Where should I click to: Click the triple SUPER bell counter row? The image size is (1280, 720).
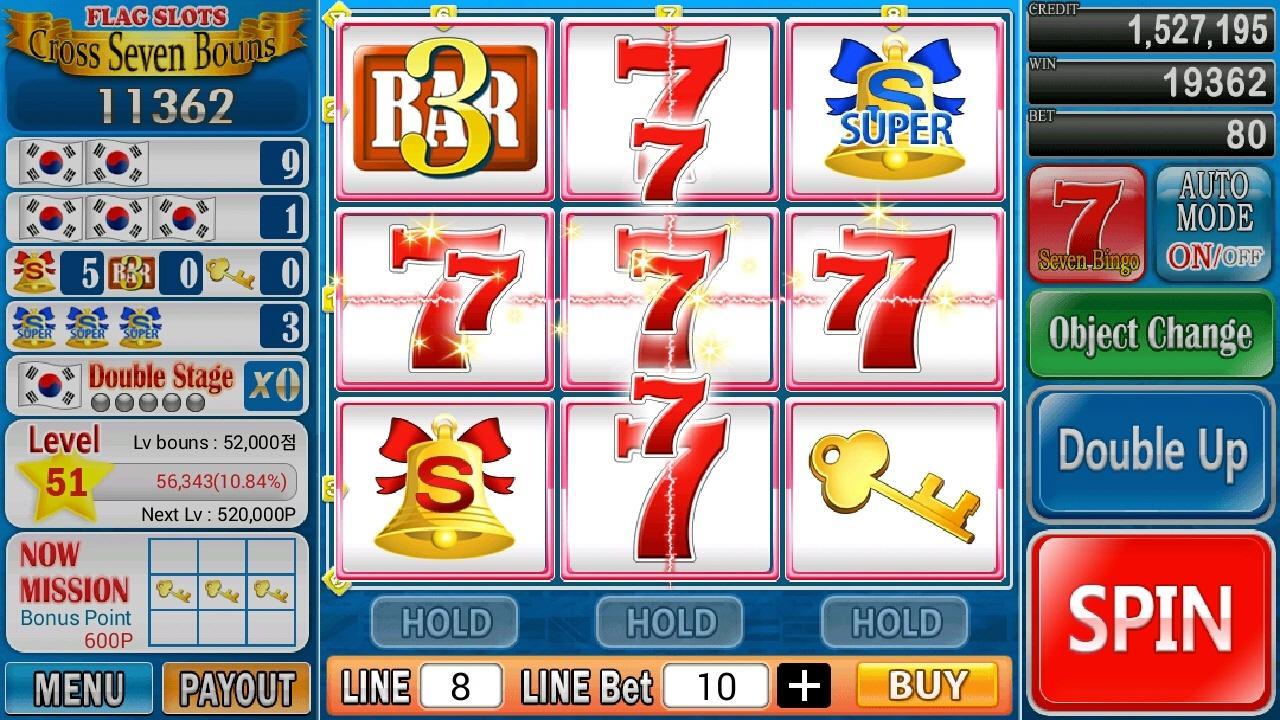(157, 326)
